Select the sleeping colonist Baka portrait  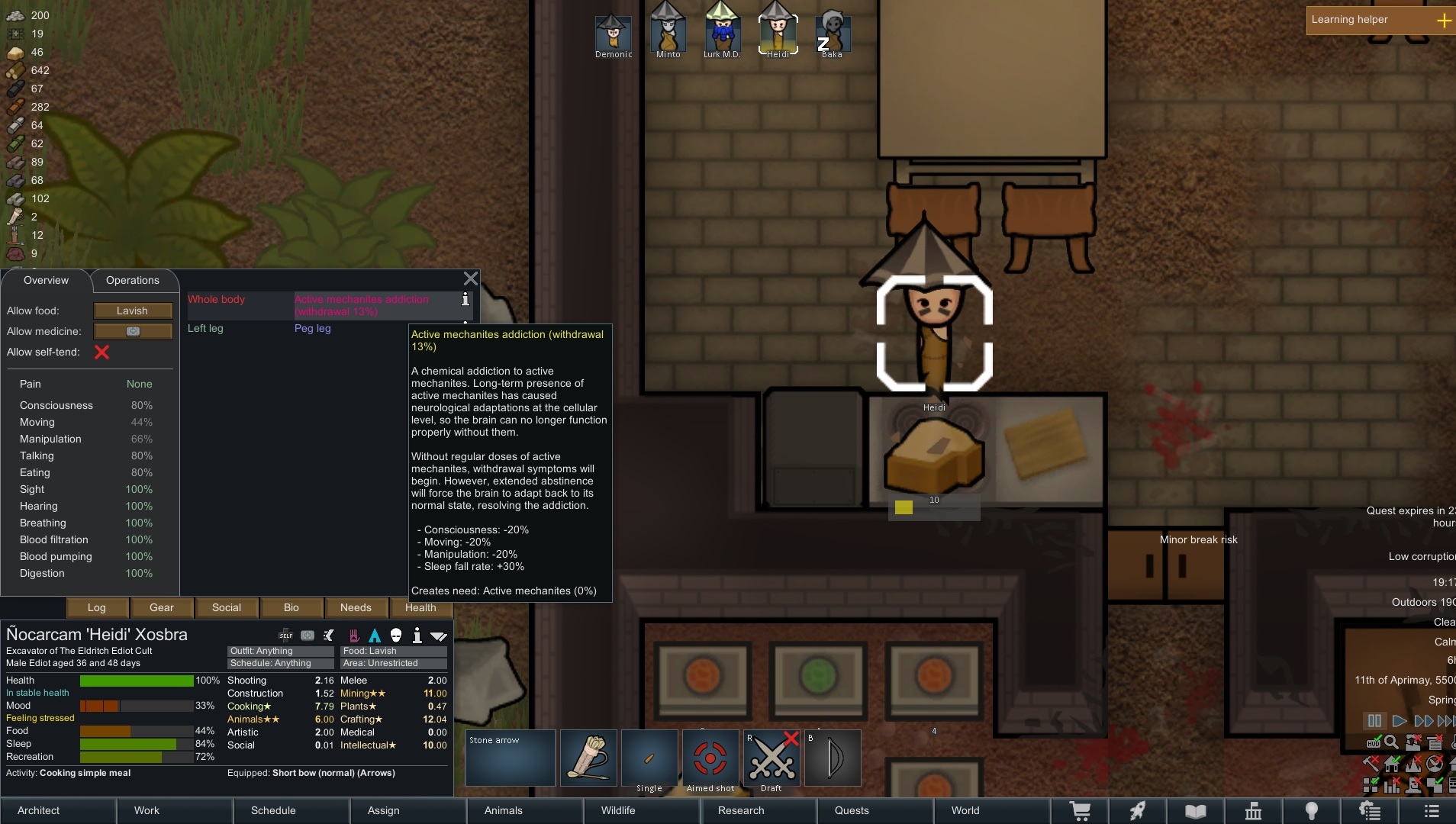(832, 32)
